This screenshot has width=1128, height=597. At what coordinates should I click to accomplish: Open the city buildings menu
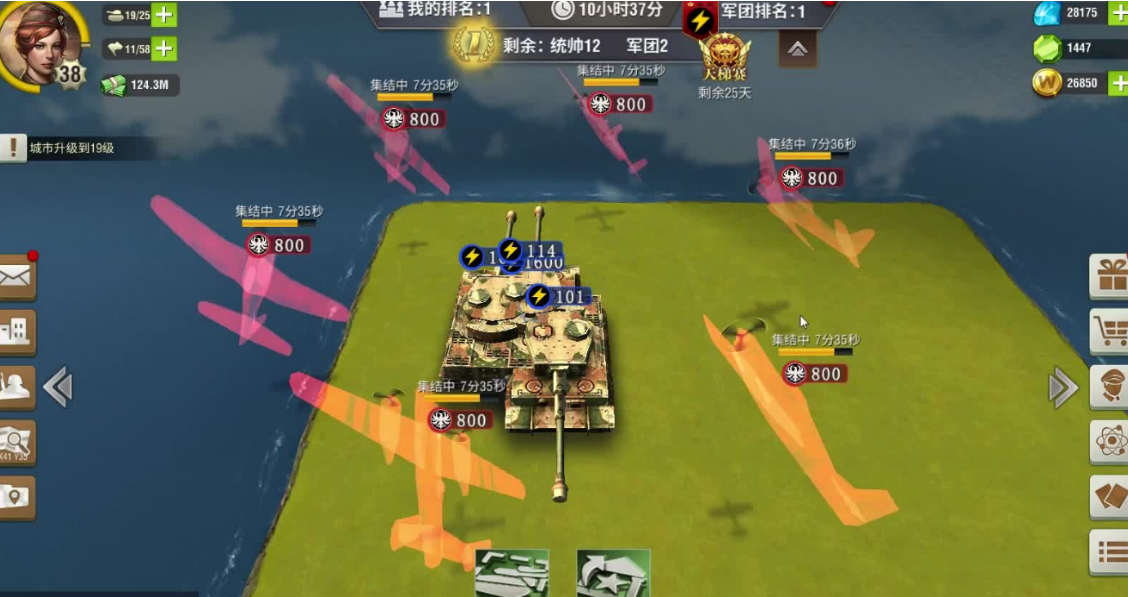[x=16, y=333]
